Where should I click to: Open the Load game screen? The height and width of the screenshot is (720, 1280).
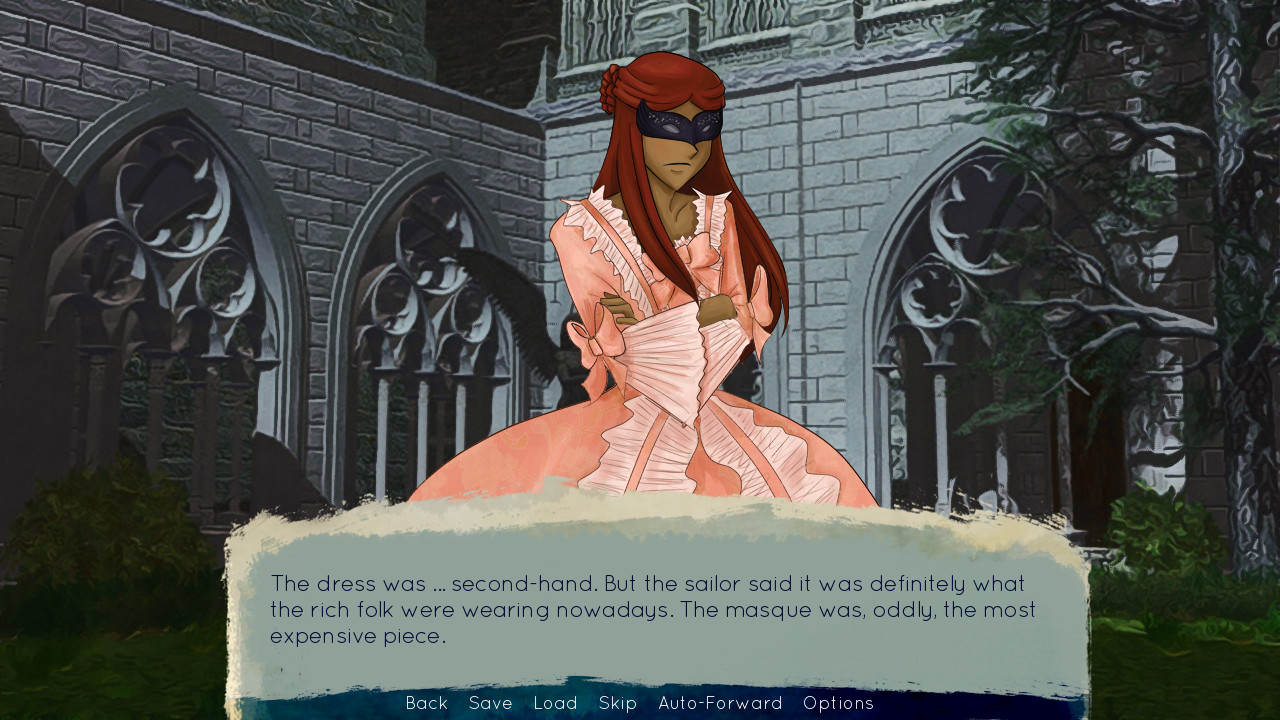coord(555,703)
